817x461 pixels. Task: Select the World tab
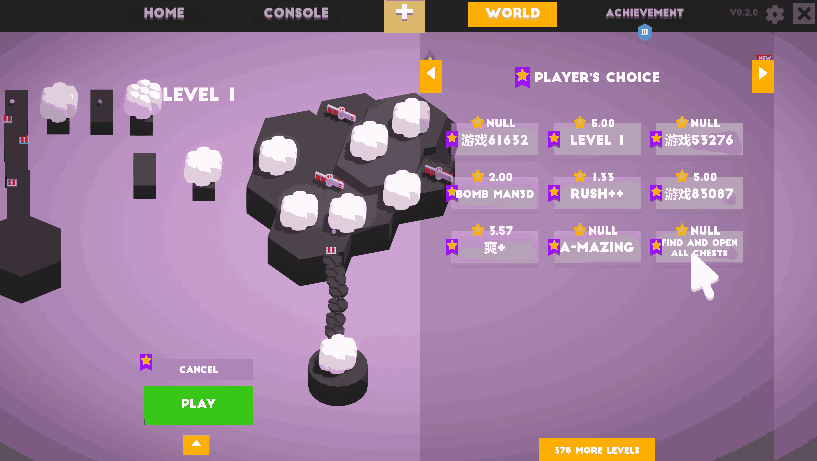tap(512, 14)
